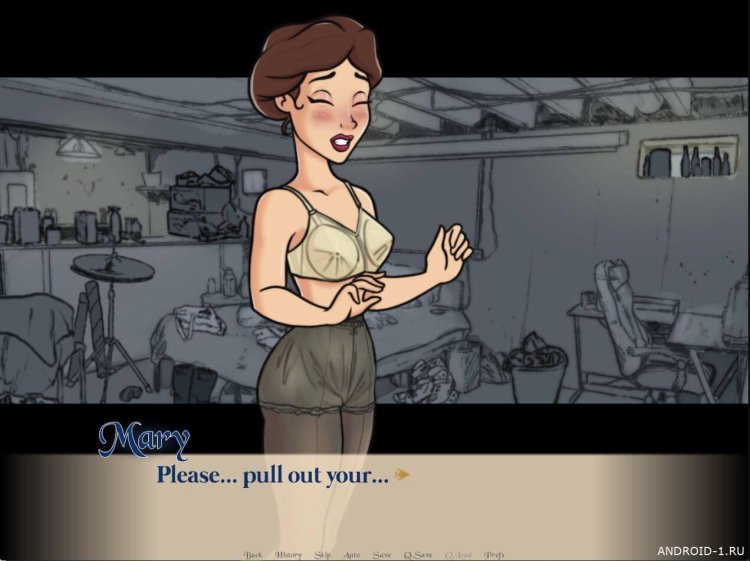Quick save with the Q.Save button
750x561 pixels.
click(417, 554)
